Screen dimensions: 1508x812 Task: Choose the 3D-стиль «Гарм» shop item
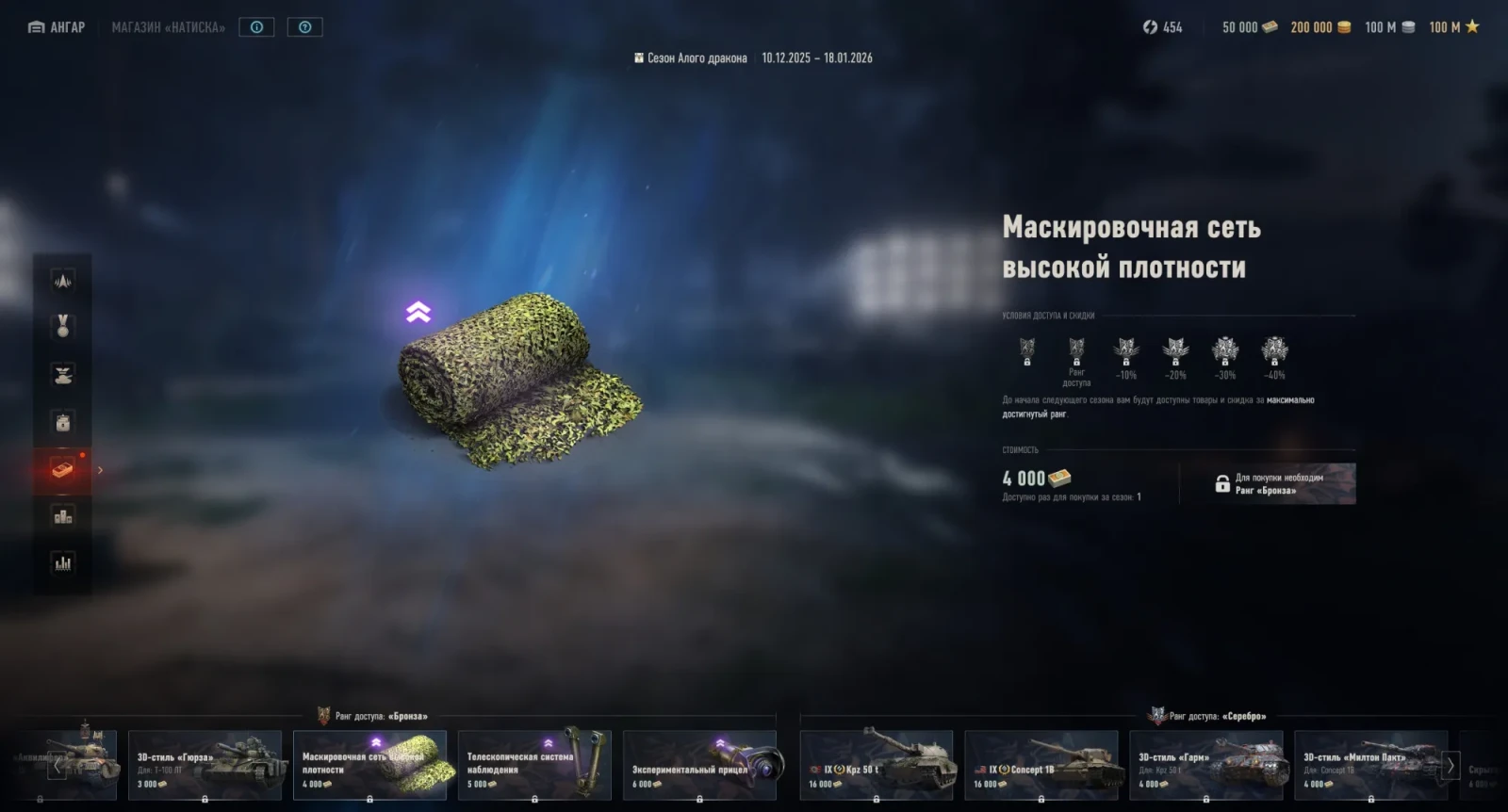click(1206, 765)
